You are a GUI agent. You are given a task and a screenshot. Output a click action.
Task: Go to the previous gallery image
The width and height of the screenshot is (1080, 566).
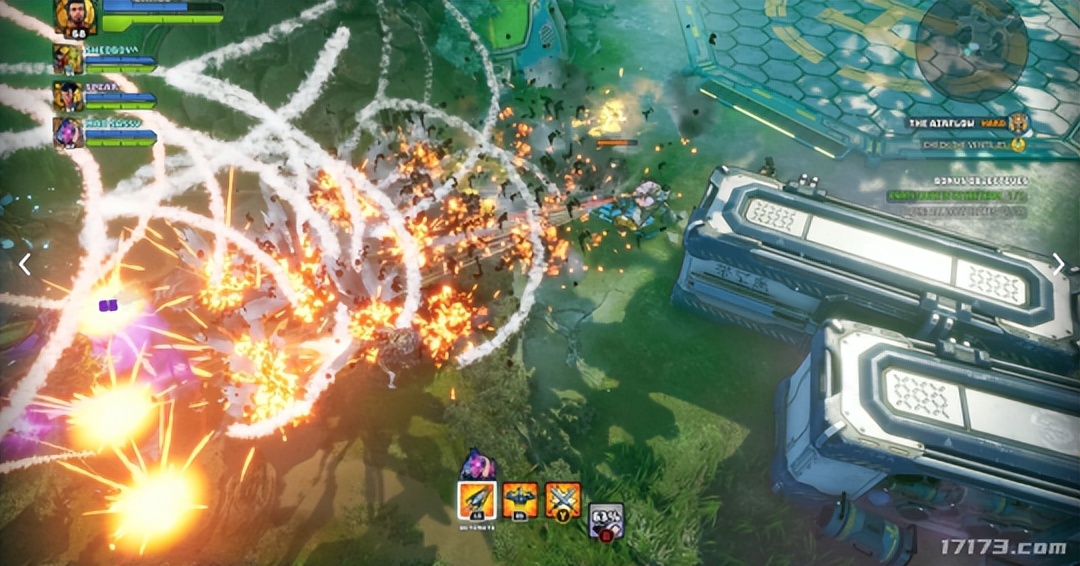click(25, 264)
